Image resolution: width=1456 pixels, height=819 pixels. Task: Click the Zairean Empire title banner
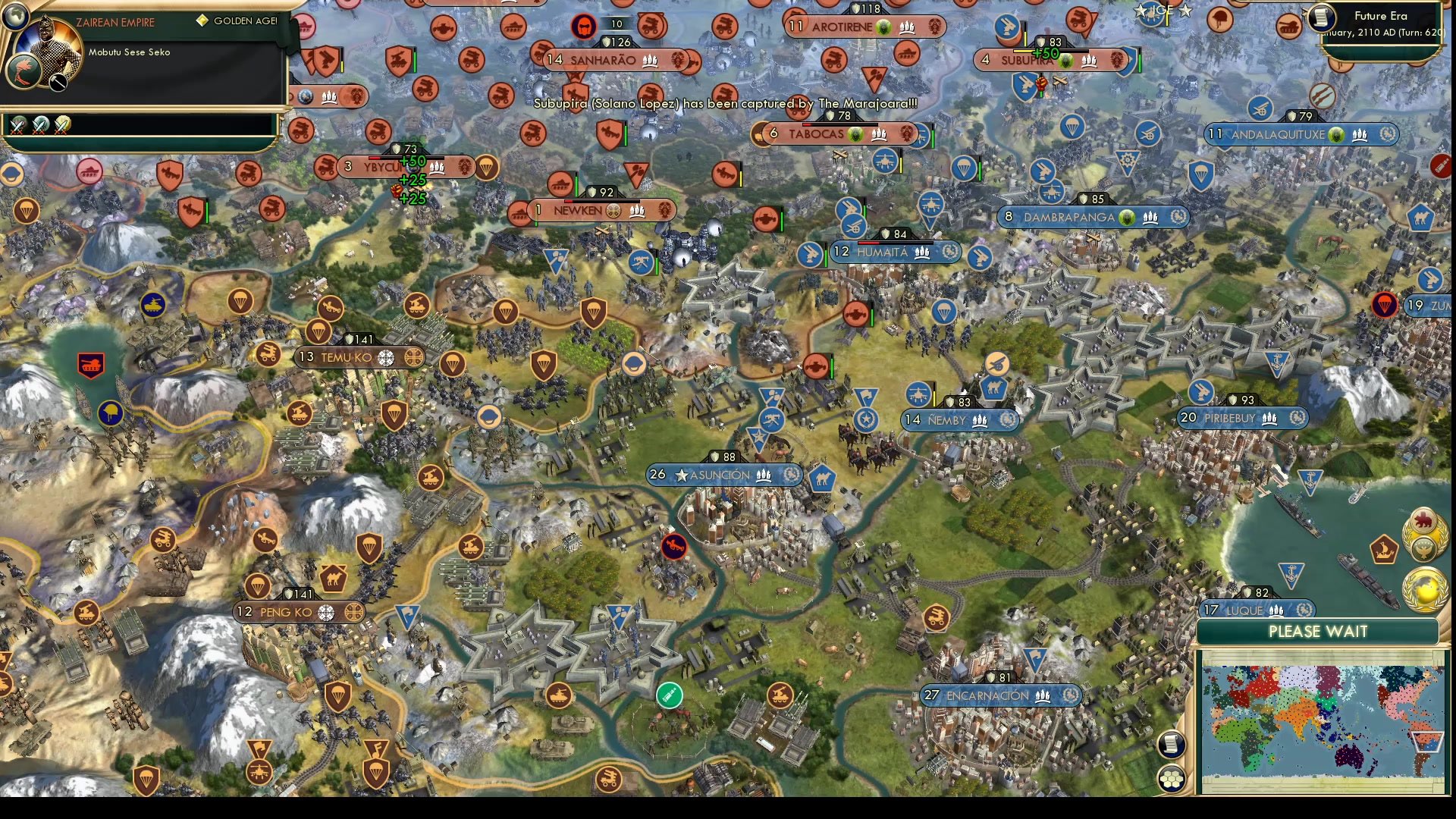point(115,22)
